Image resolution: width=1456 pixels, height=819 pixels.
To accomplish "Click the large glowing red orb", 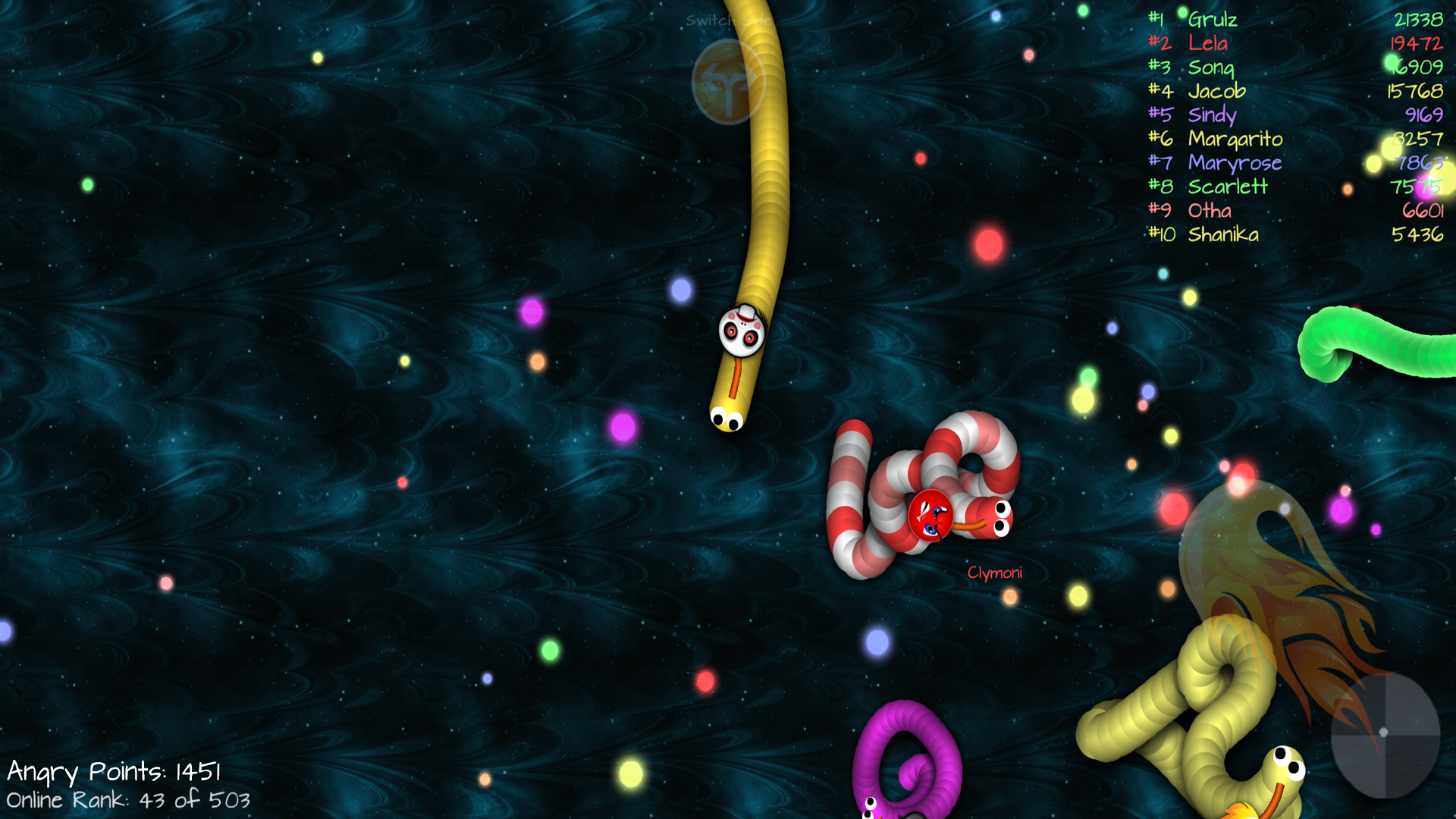I will pyautogui.click(x=988, y=243).
